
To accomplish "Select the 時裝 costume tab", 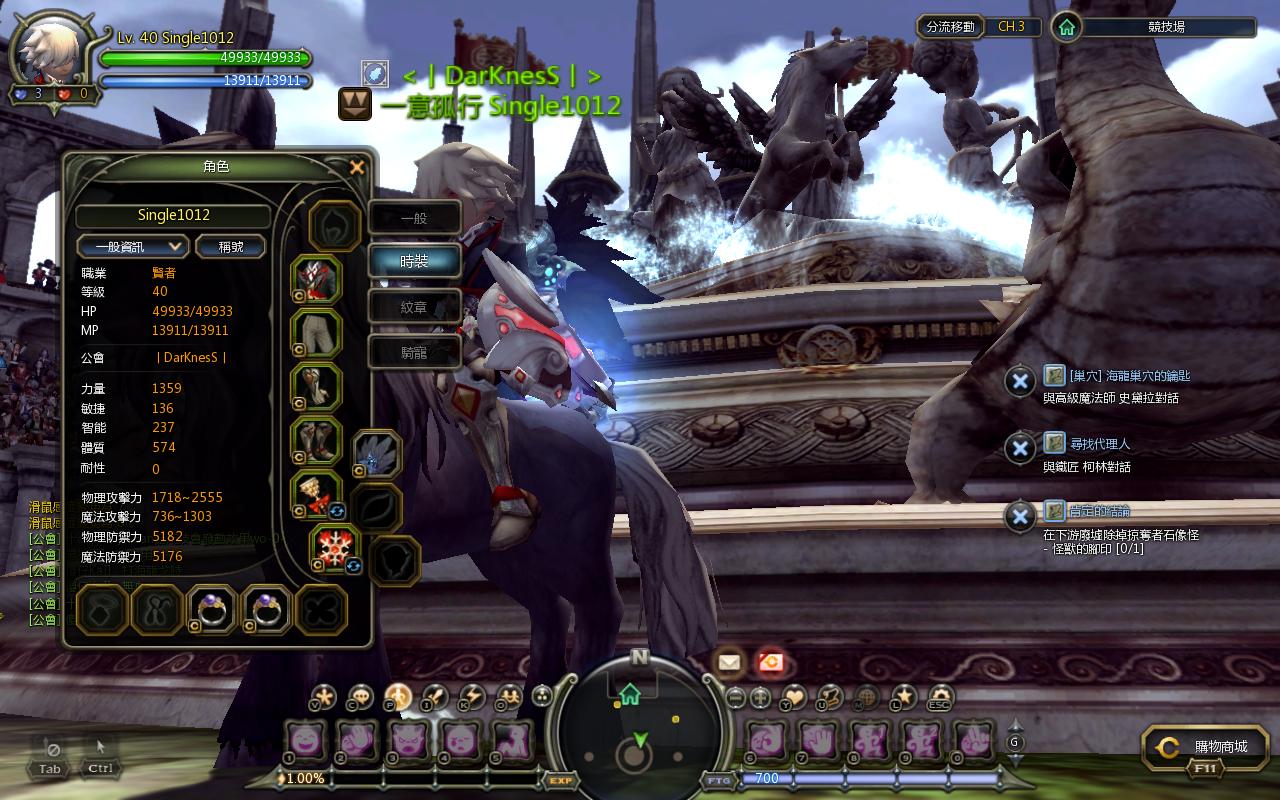I will tap(414, 261).
